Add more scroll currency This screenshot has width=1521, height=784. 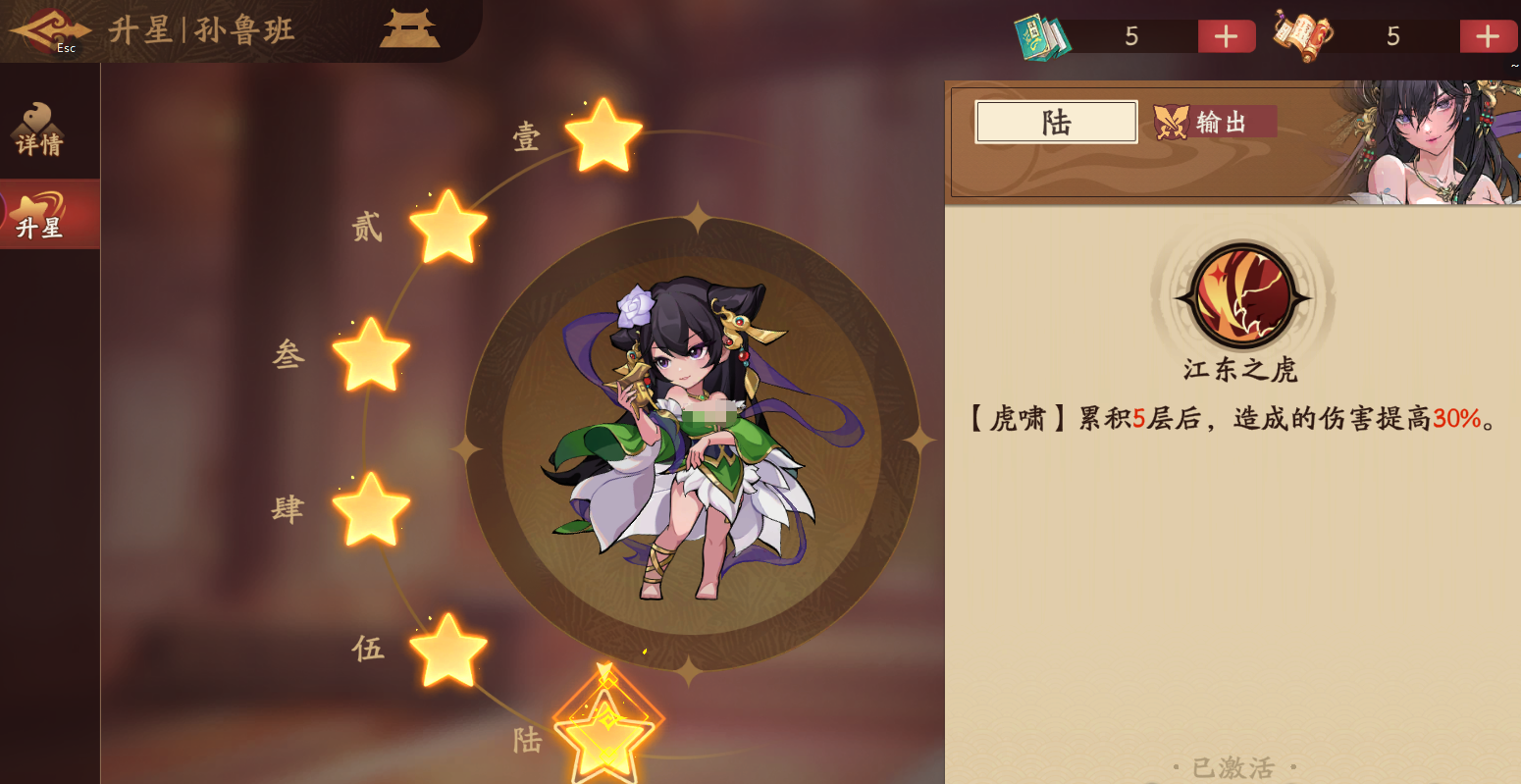pos(1488,37)
